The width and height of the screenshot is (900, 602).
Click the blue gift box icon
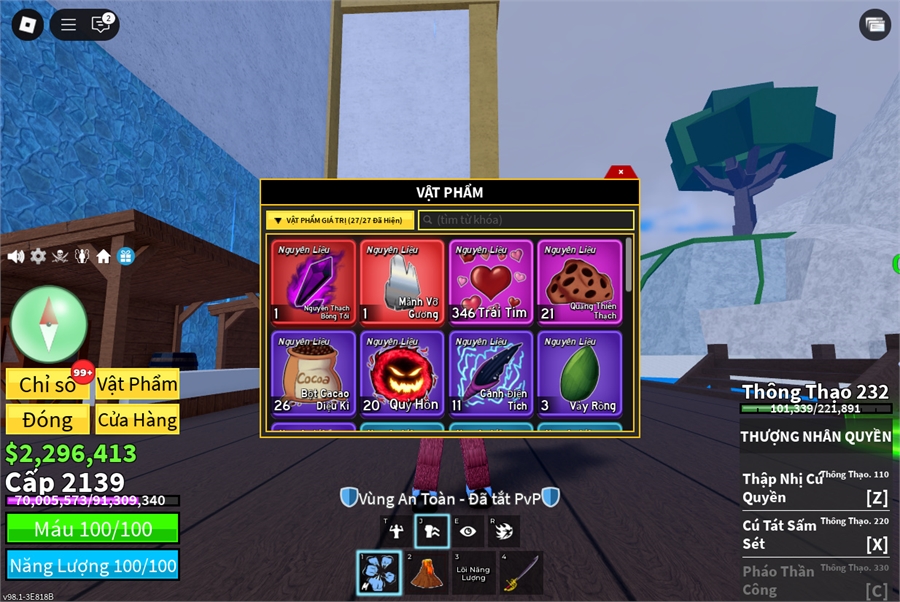pos(125,256)
